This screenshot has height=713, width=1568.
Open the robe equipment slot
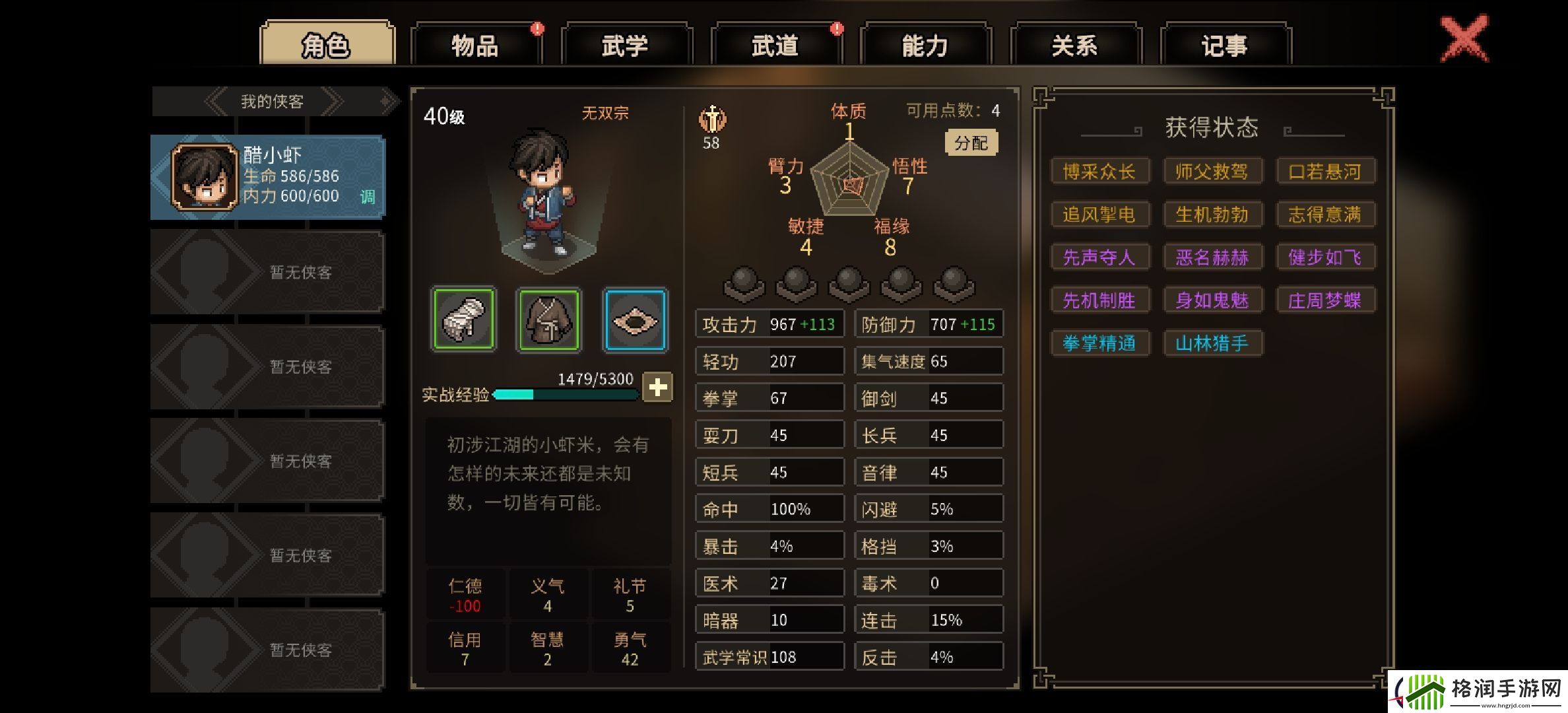point(549,321)
